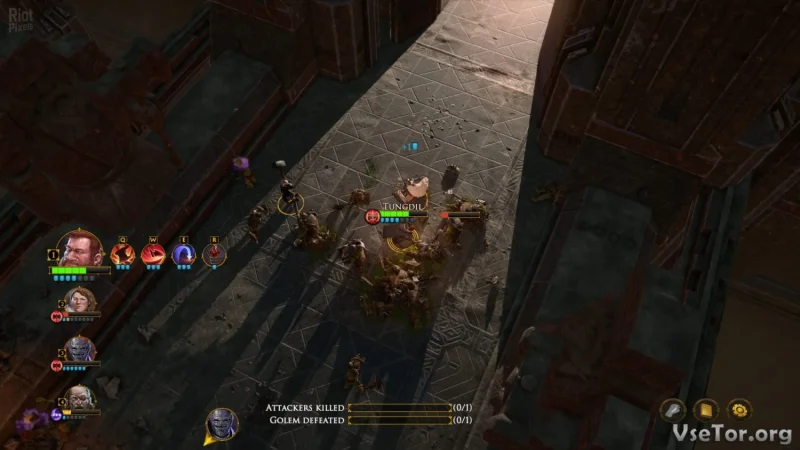Open the golden journal book
The width and height of the screenshot is (800, 450).
tap(707, 410)
